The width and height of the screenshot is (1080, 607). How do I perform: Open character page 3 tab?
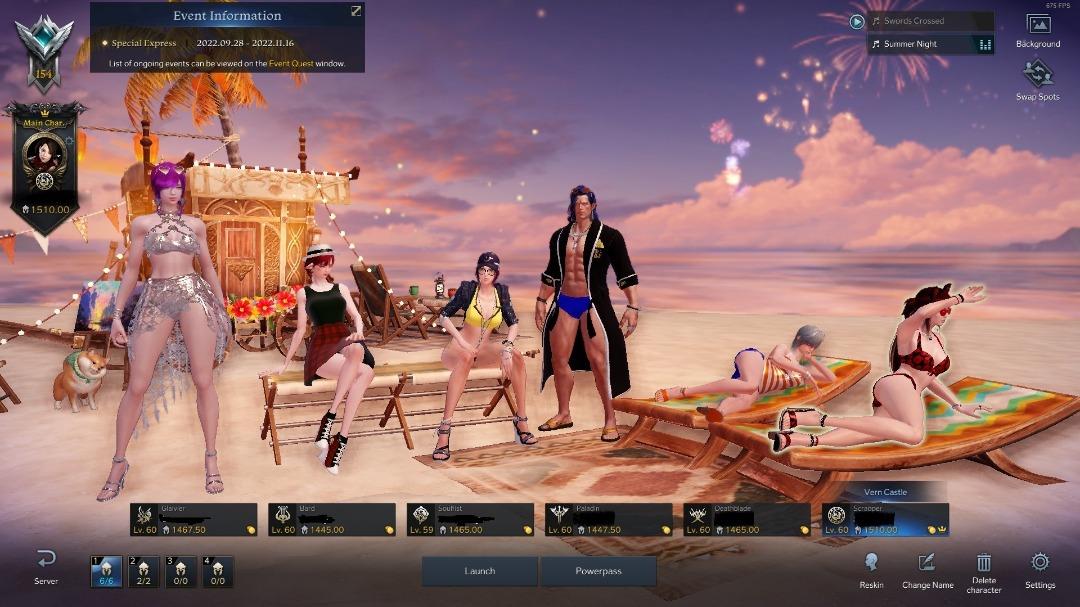tap(180, 571)
